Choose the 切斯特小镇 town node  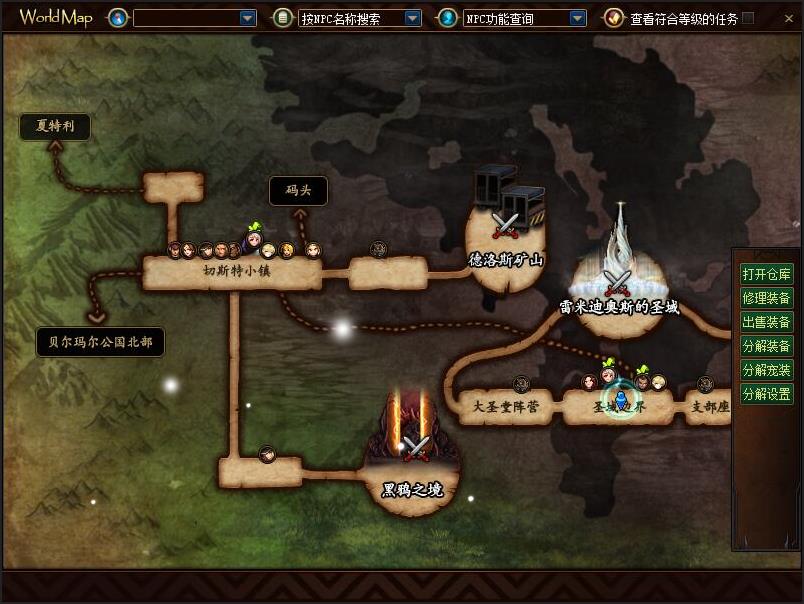231,272
